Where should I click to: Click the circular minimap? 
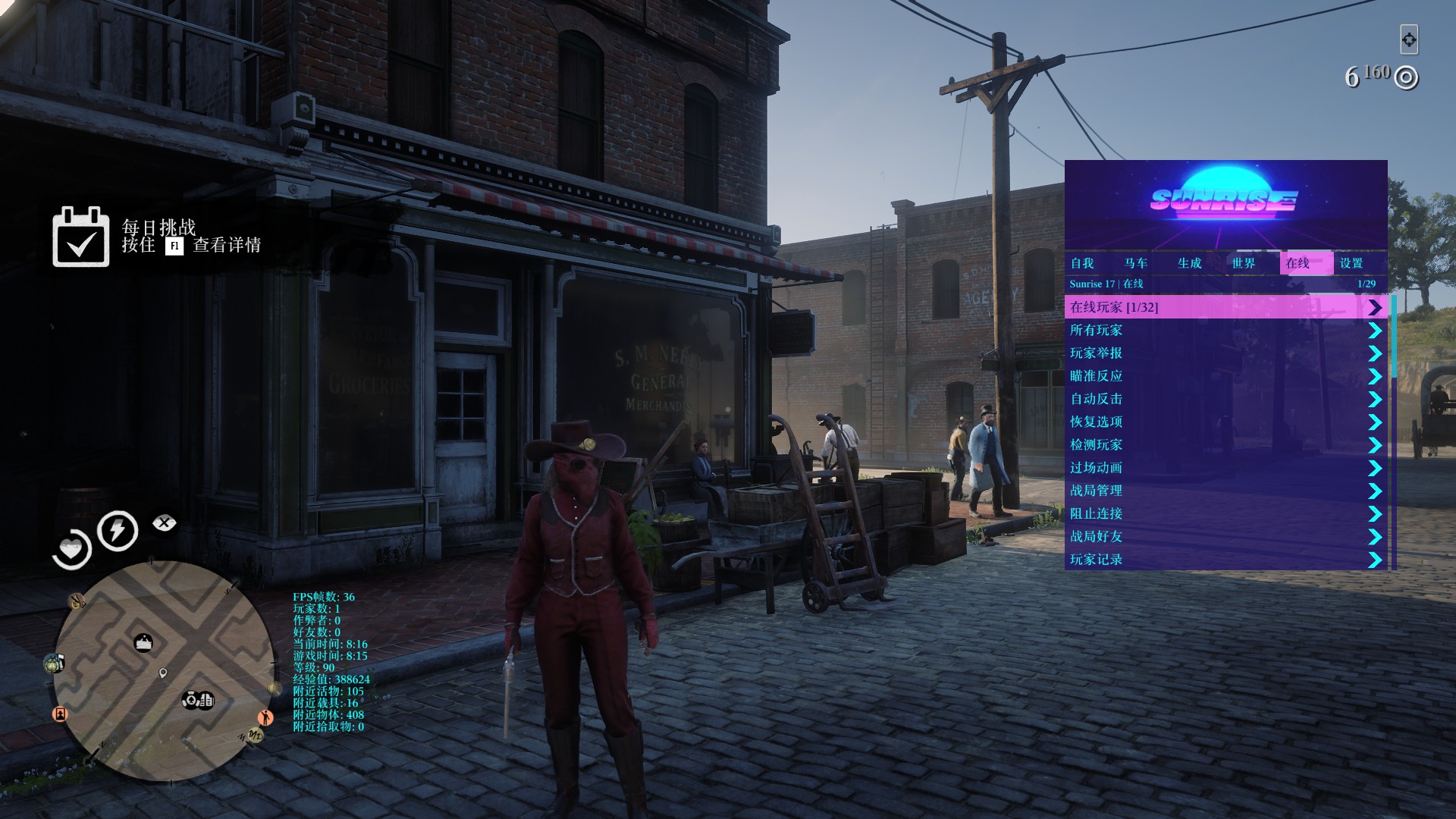(164, 671)
